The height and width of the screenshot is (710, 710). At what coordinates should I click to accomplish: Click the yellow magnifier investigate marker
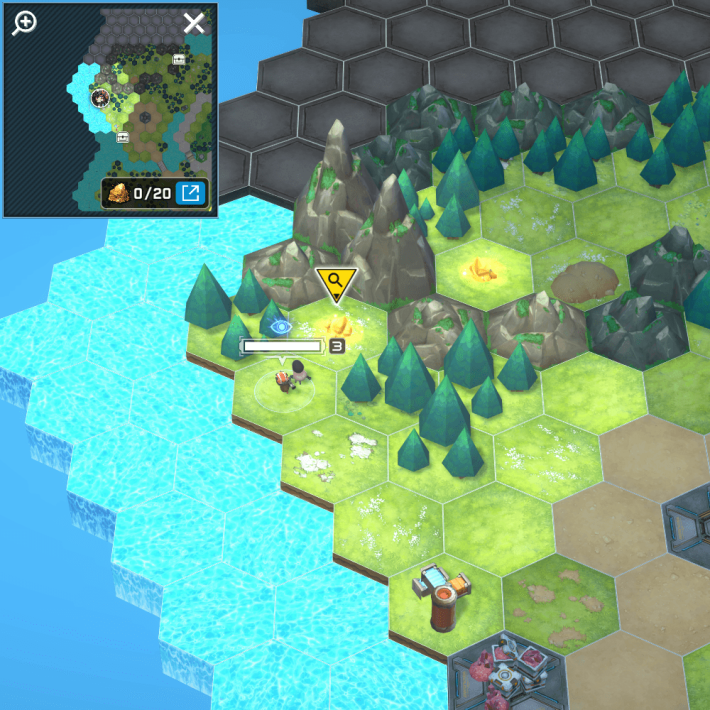point(334,284)
